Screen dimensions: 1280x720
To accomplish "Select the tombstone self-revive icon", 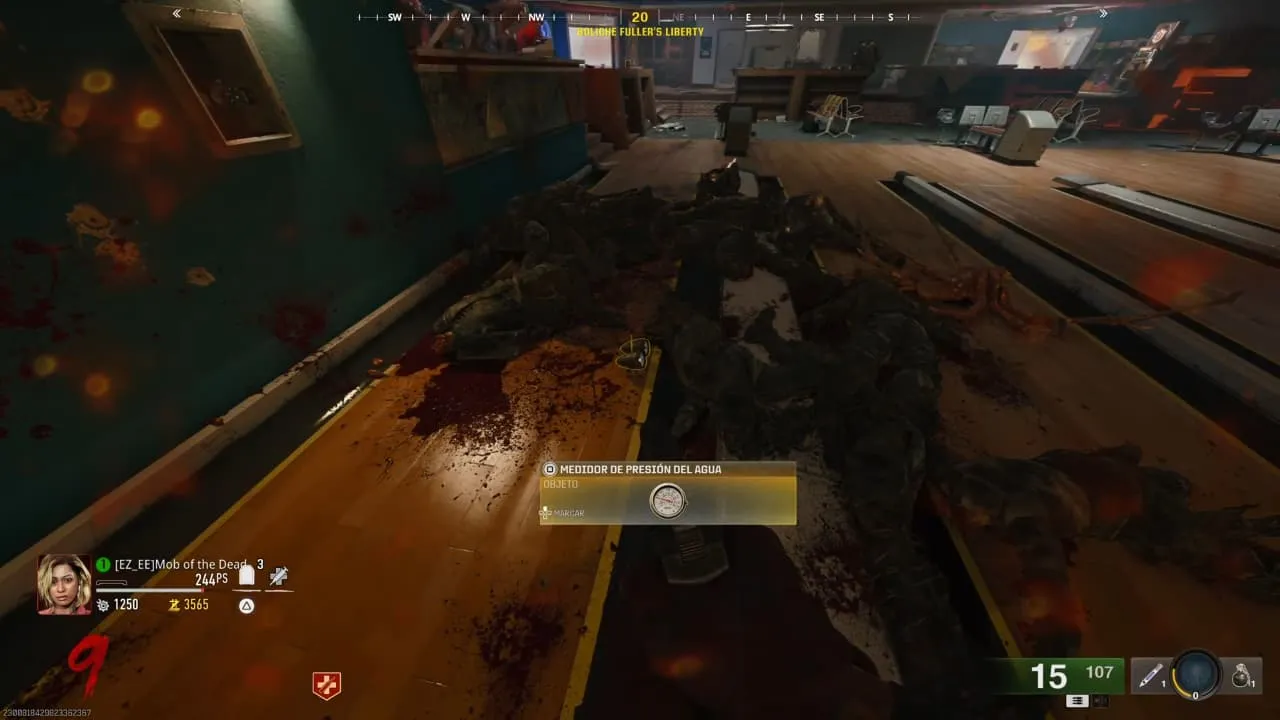I will (246, 576).
